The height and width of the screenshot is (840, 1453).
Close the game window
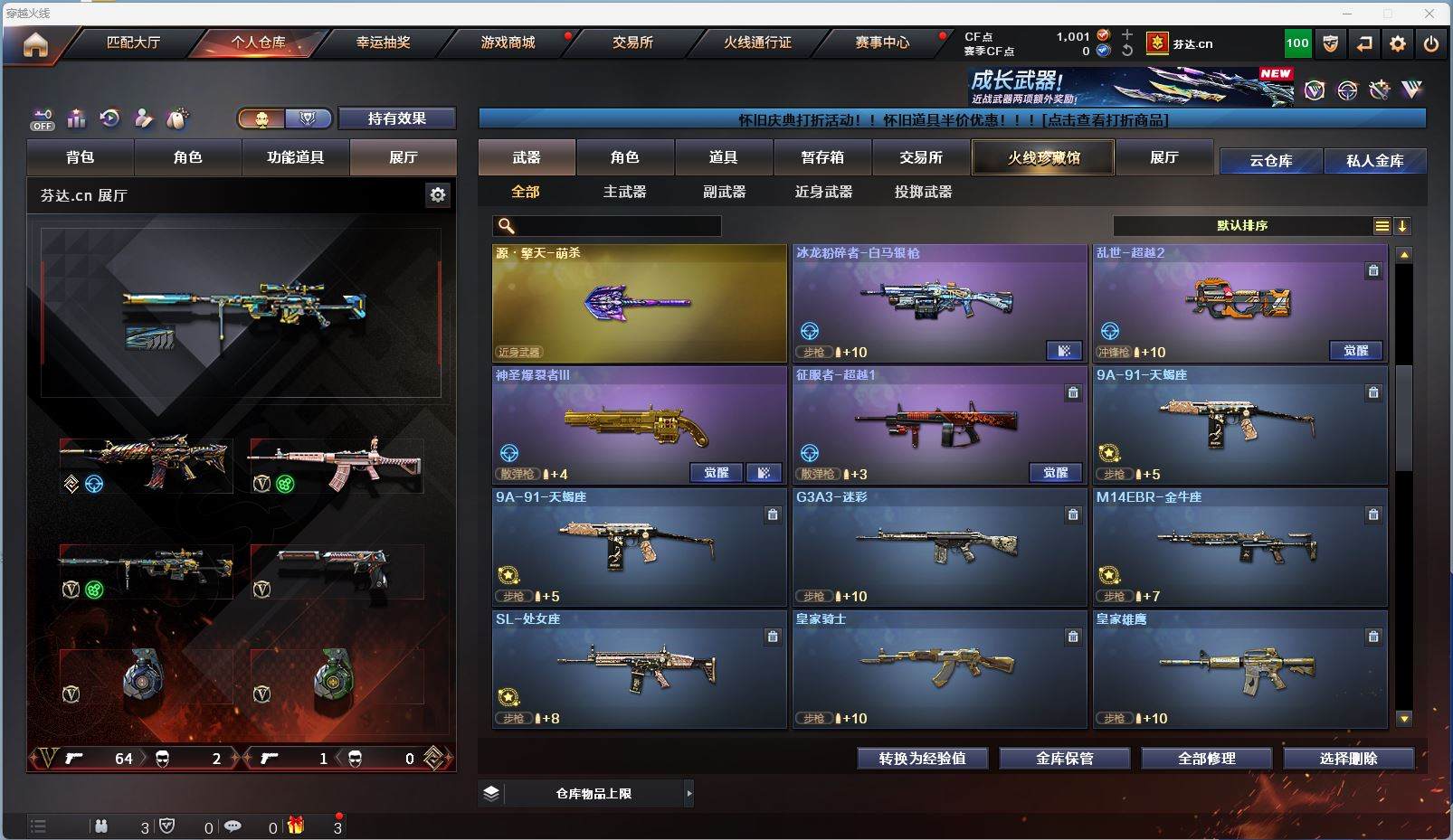[x=1429, y=14]
